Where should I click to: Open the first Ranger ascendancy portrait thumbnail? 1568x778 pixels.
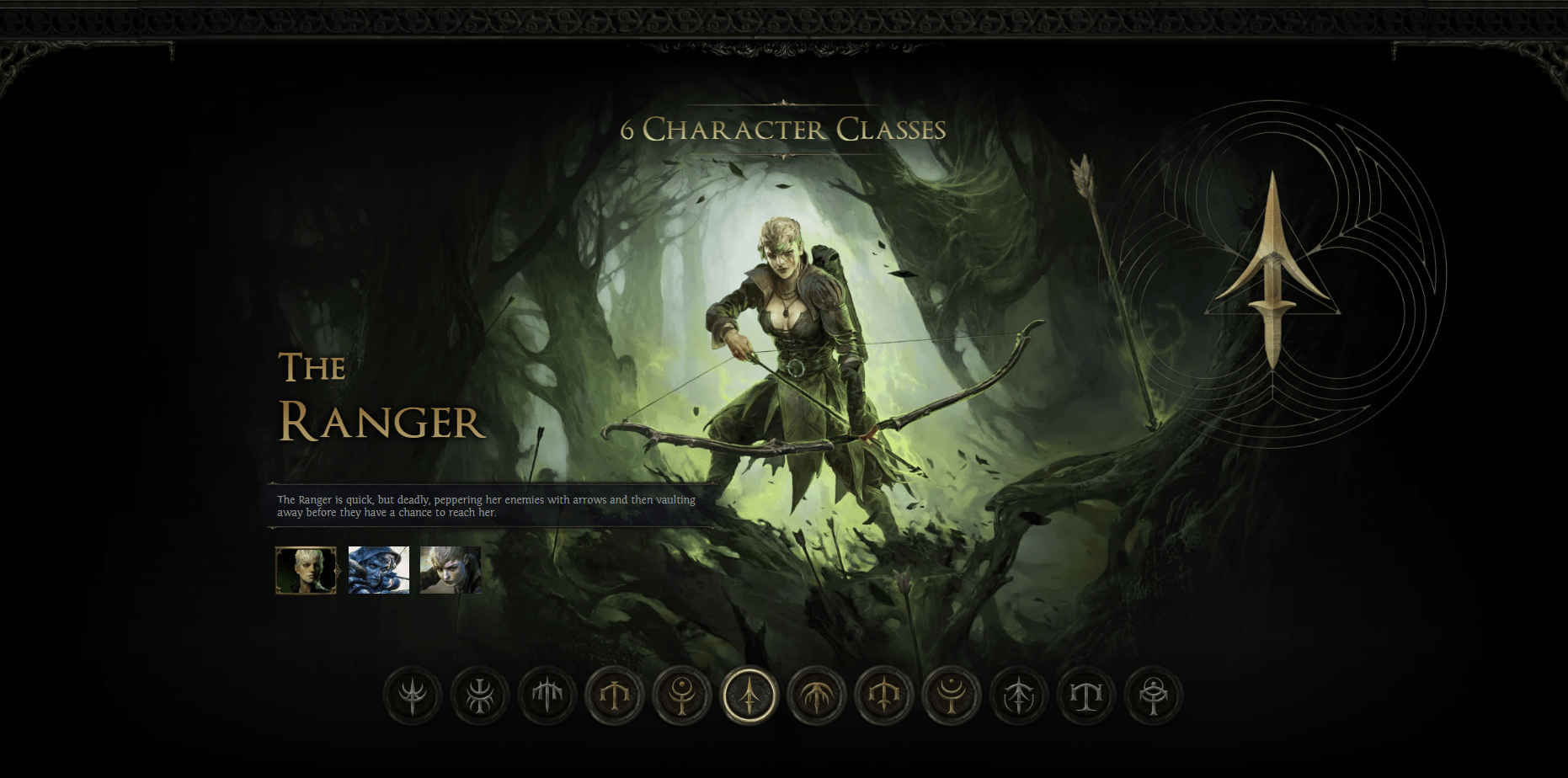click(x=307, y=569)
